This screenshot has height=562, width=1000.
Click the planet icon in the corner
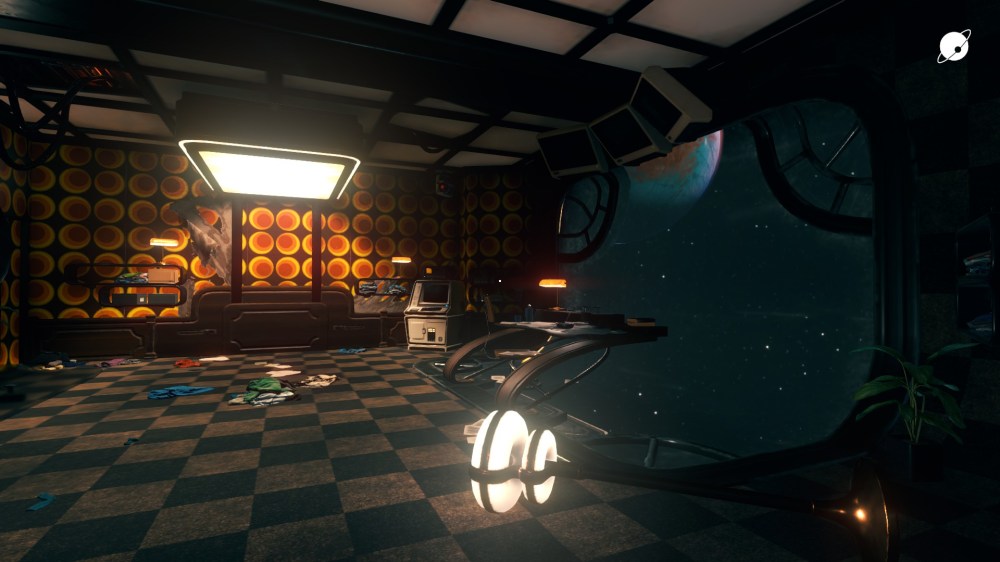953,46
